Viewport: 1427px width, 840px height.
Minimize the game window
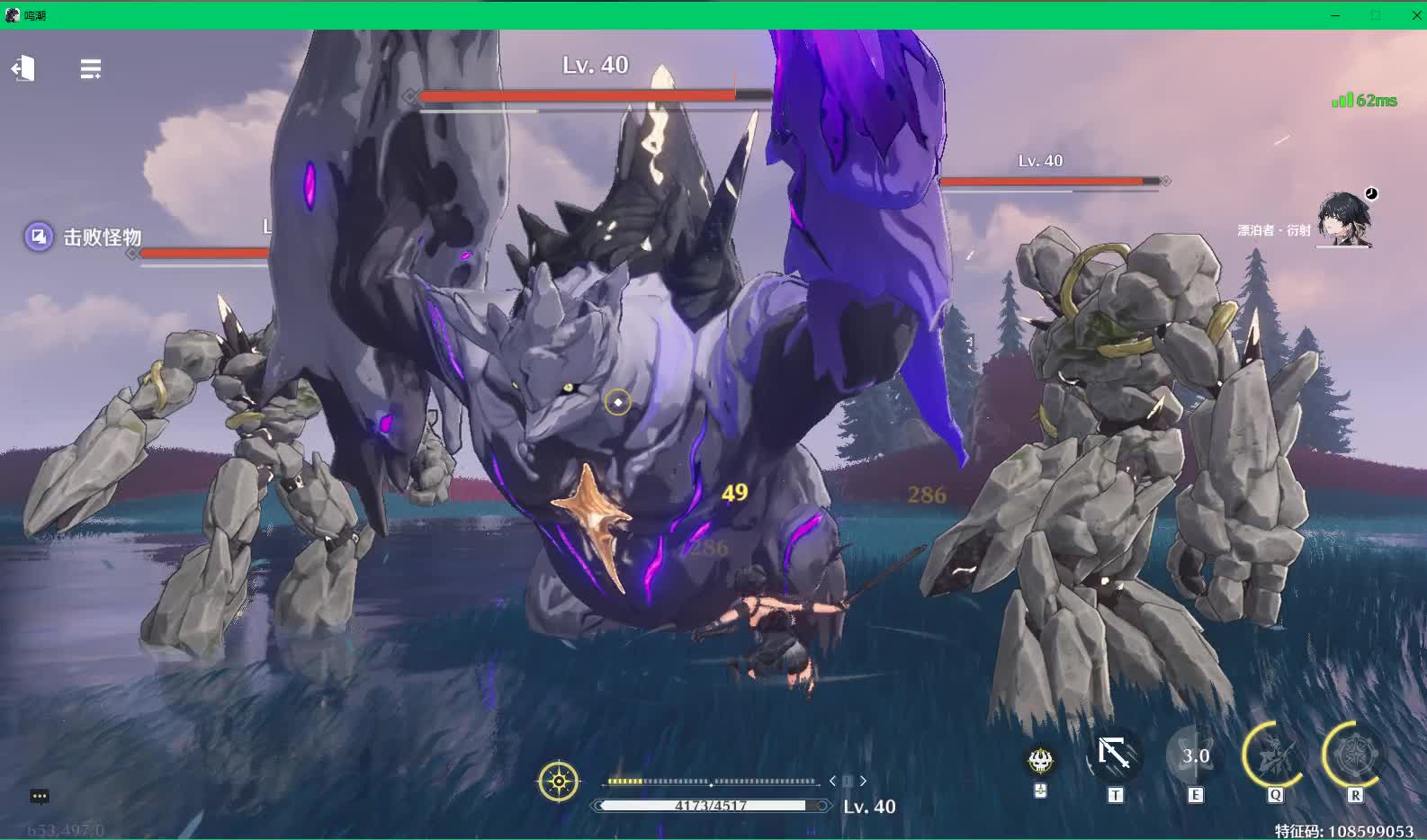[1335, 15]
